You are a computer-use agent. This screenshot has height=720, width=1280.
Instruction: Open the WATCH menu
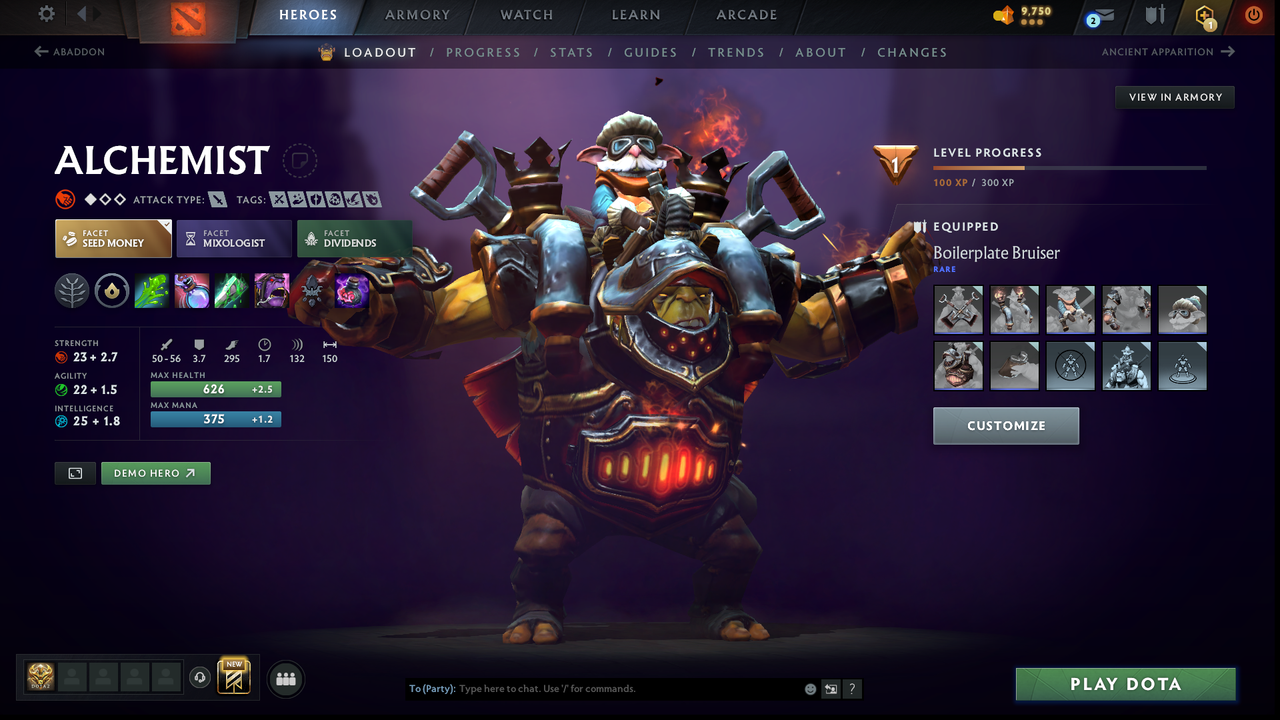point(526,15)
